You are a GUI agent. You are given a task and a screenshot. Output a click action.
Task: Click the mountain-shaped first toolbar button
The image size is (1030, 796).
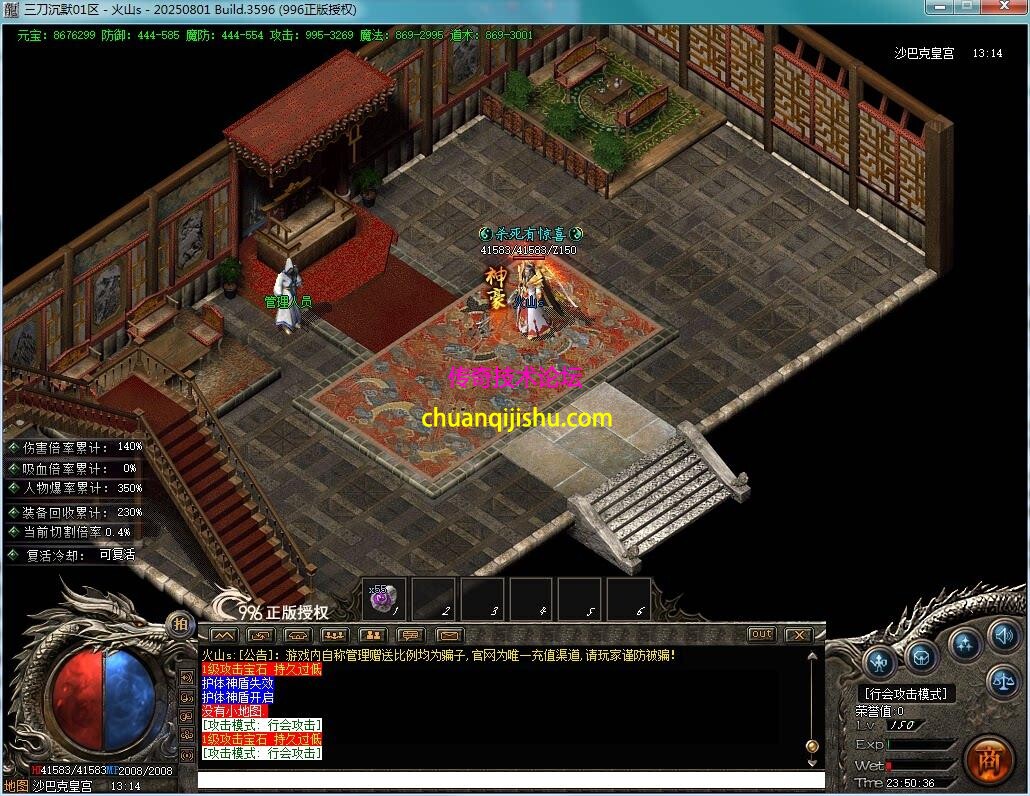(x=224, y=634)
